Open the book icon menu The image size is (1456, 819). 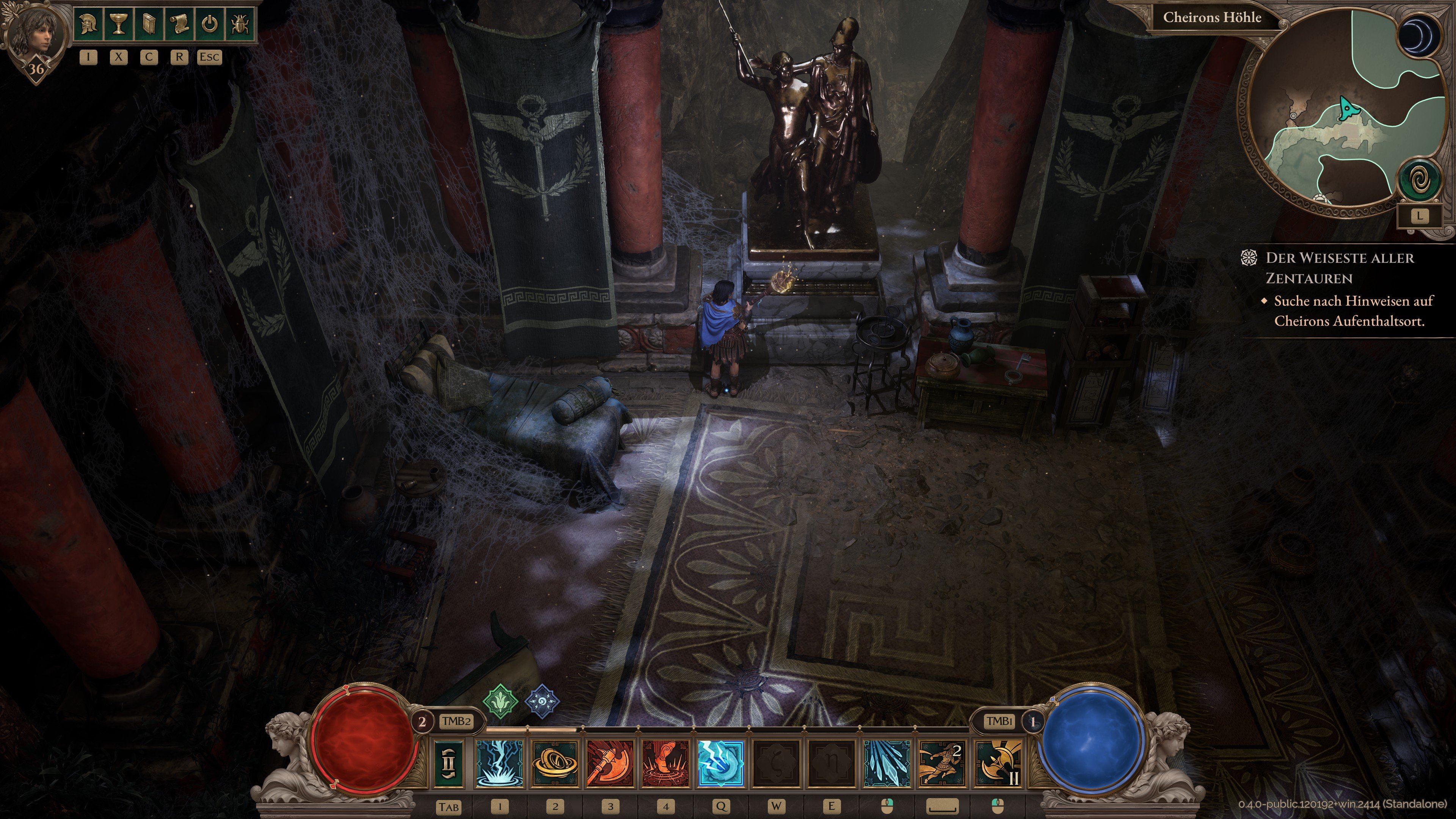click(x=149, y=24)
